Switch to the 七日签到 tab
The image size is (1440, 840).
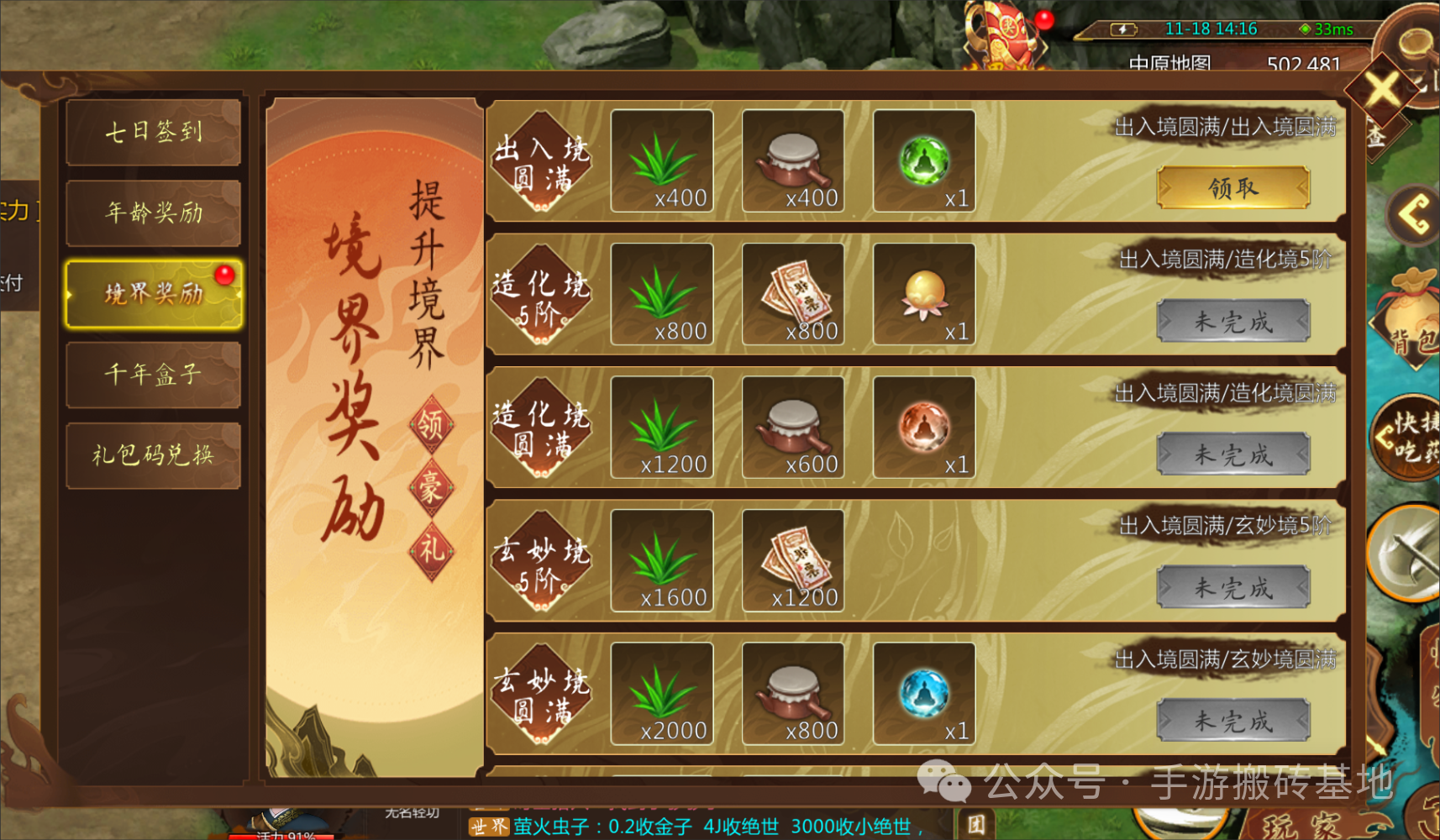click(154, 132)
